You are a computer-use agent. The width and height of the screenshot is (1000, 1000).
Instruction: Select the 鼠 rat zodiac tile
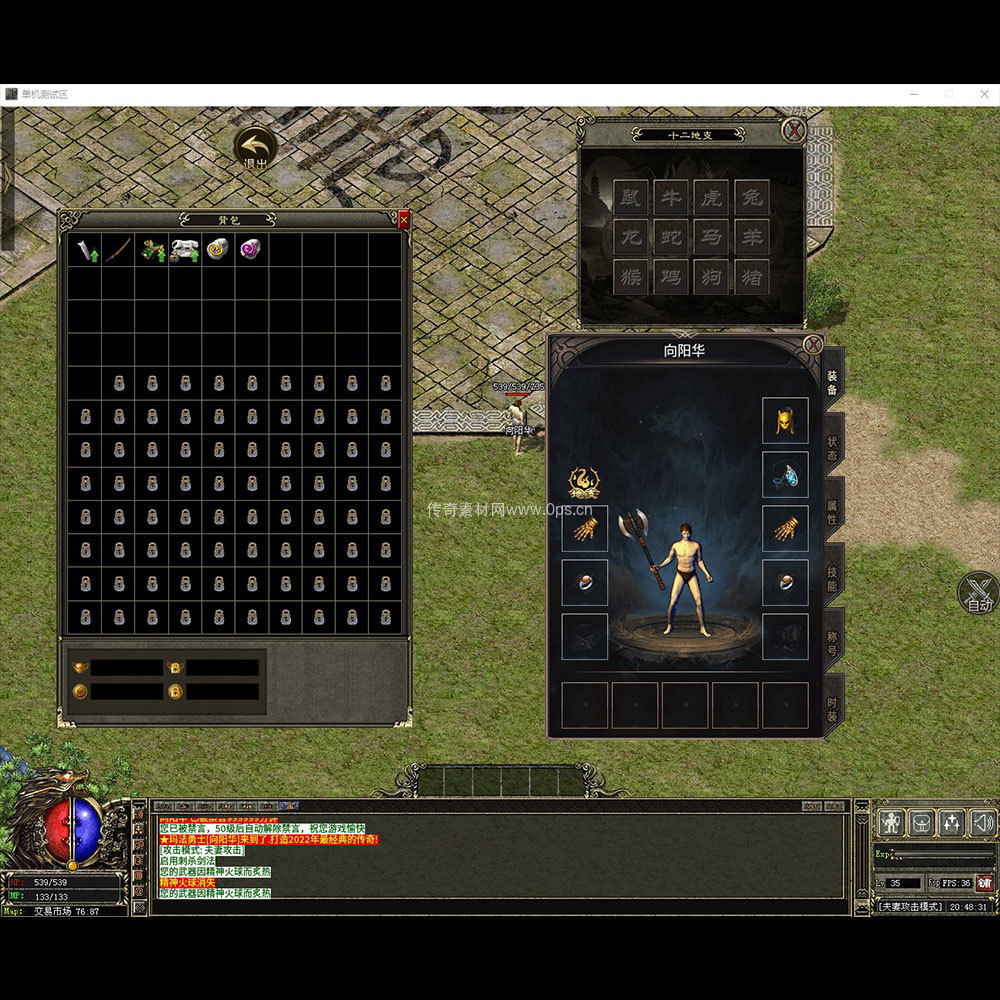(630, 197)
